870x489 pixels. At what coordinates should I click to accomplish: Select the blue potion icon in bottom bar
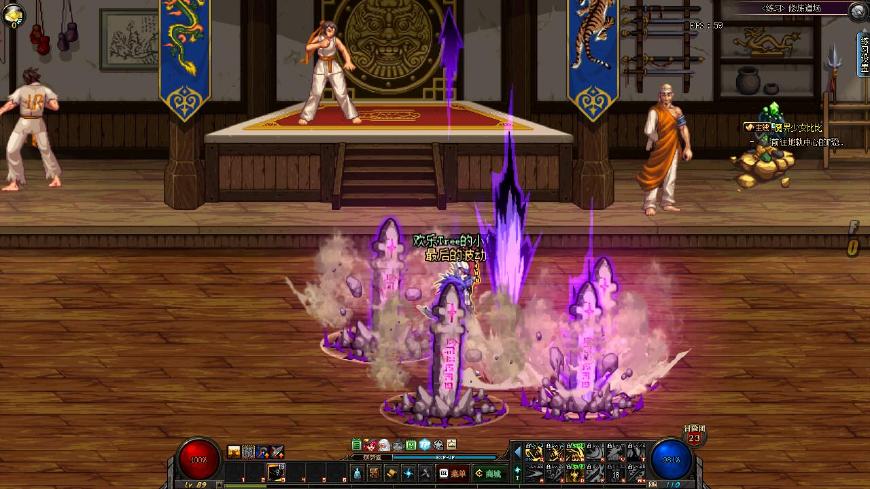click(x=356, y=473)
